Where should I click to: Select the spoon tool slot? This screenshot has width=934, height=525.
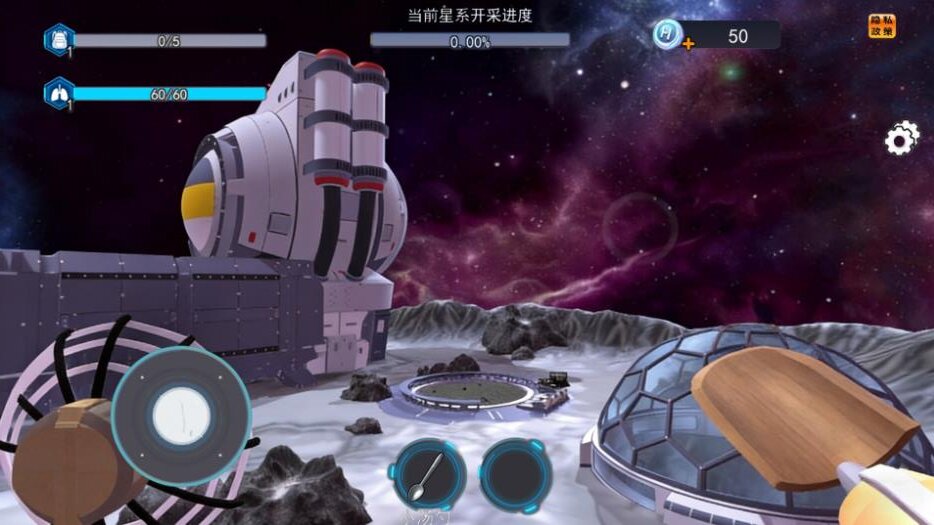click(428, 473)
